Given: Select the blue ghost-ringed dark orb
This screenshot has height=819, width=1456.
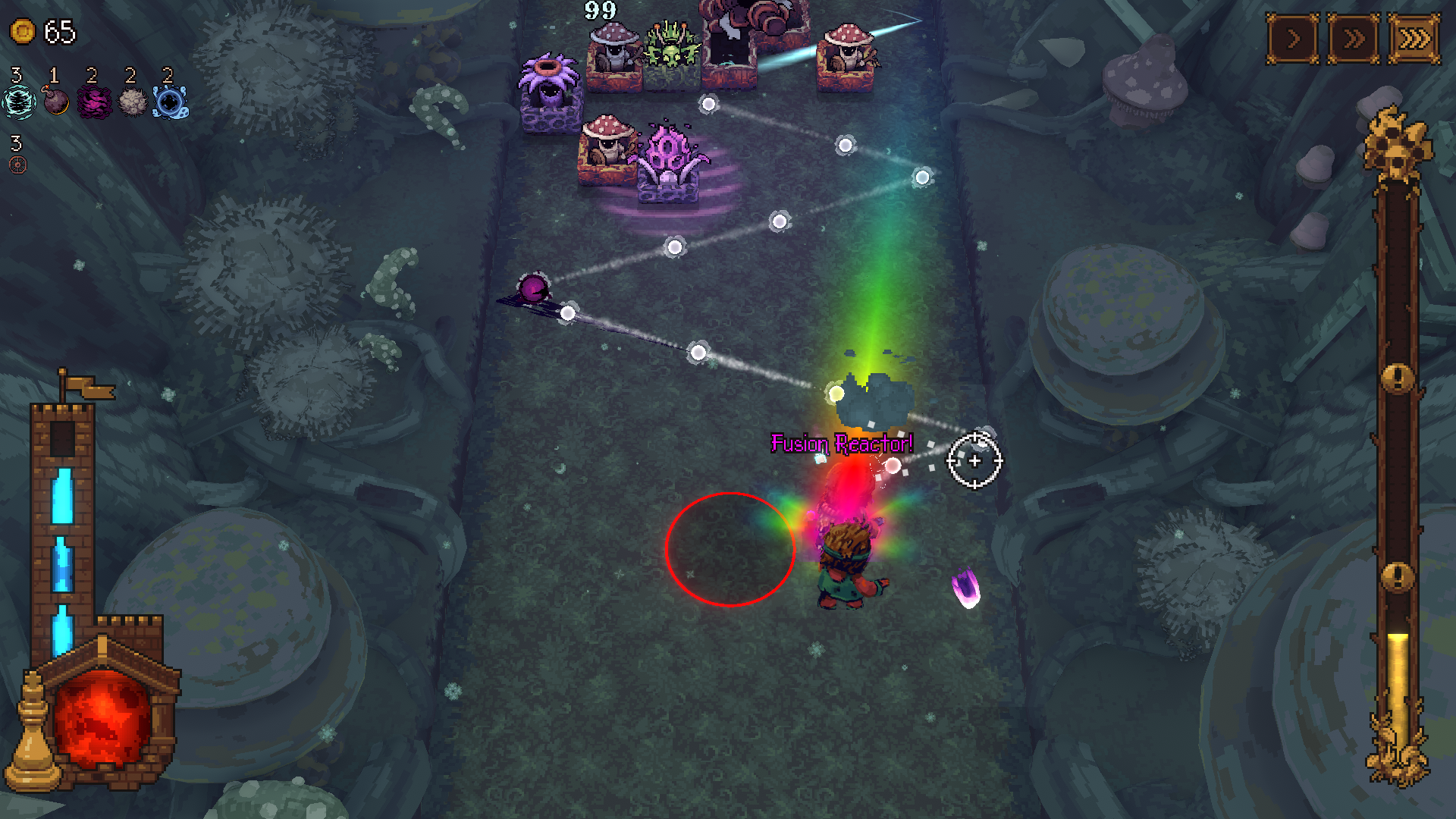Looking at the screenshot, I should (x=171, y=102).
